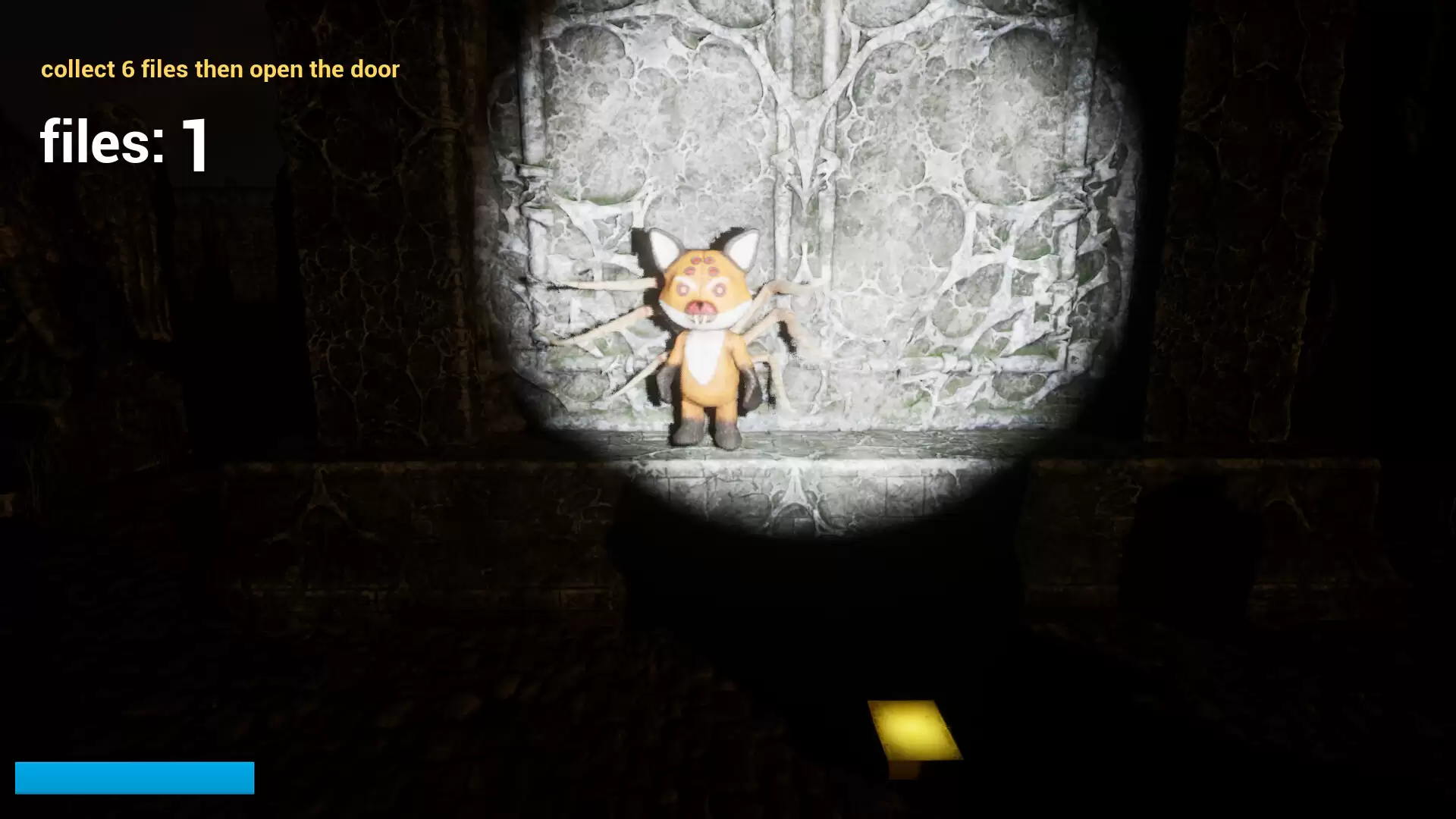Click the collect 6 files objective text
Screen dimensions: 1456x819
(220, 69)
